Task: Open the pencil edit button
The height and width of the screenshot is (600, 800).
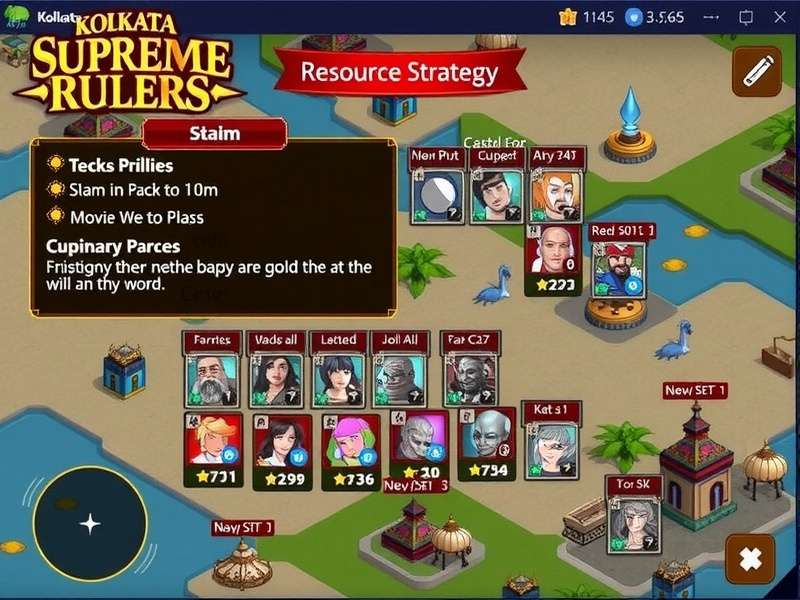Action: 756,71
